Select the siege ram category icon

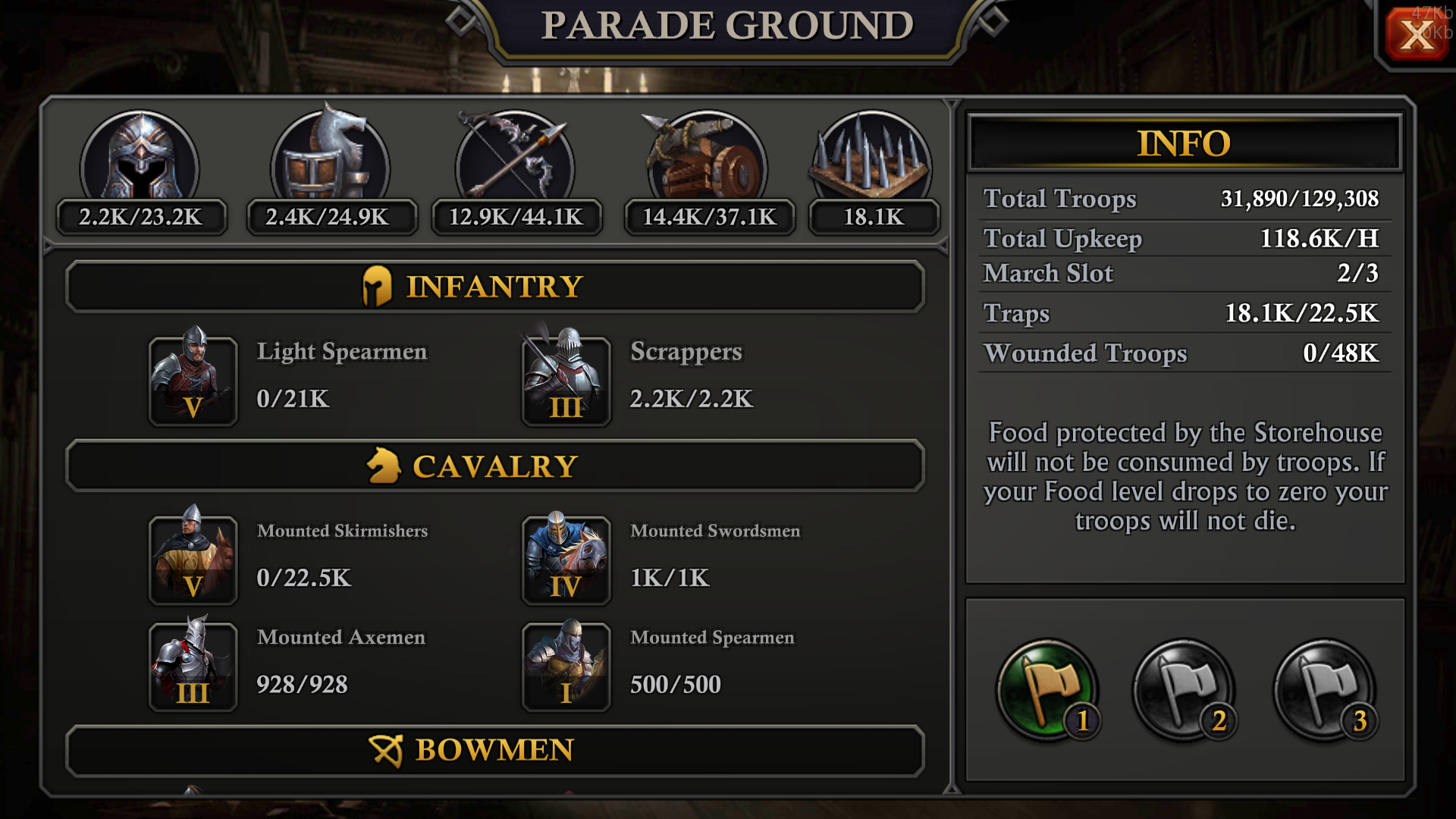708,159
